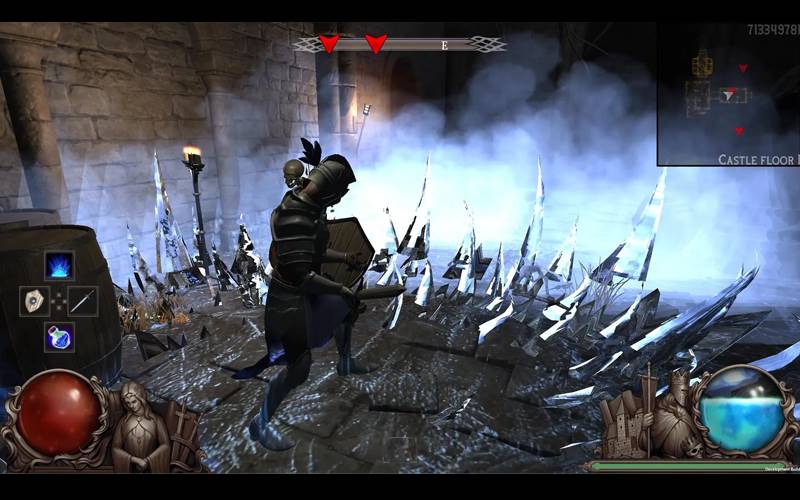Select the sword quick slot
Screen dimensions: 800x500
83,301
